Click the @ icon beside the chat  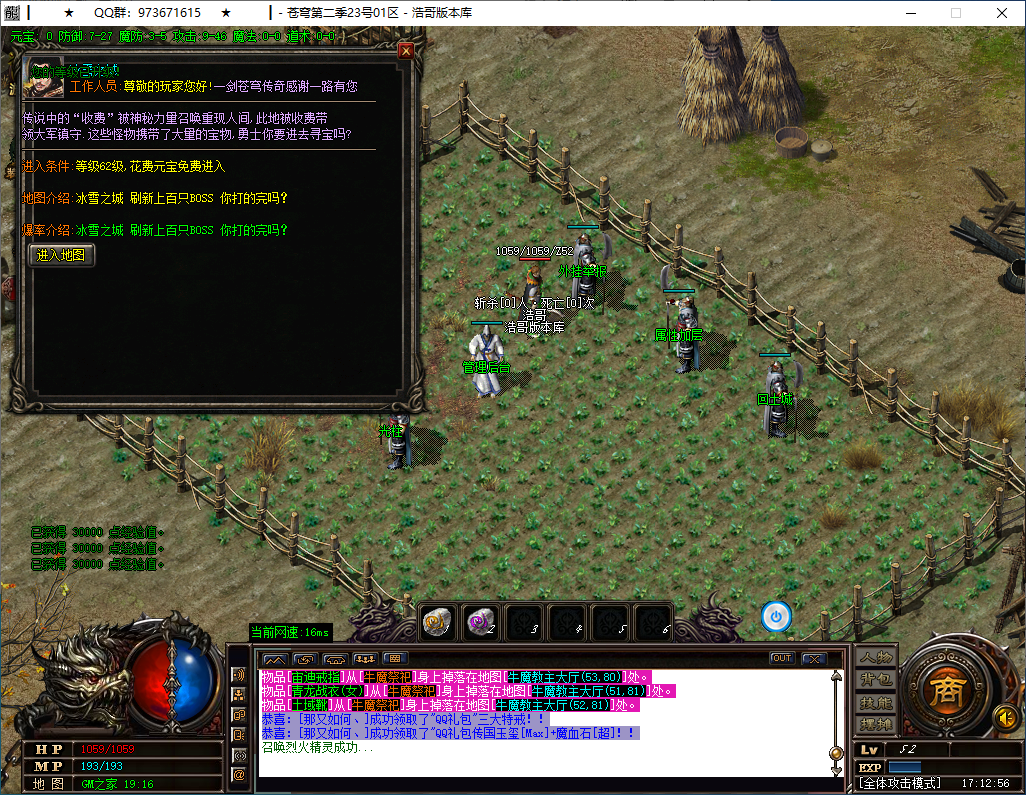(239, 773)
